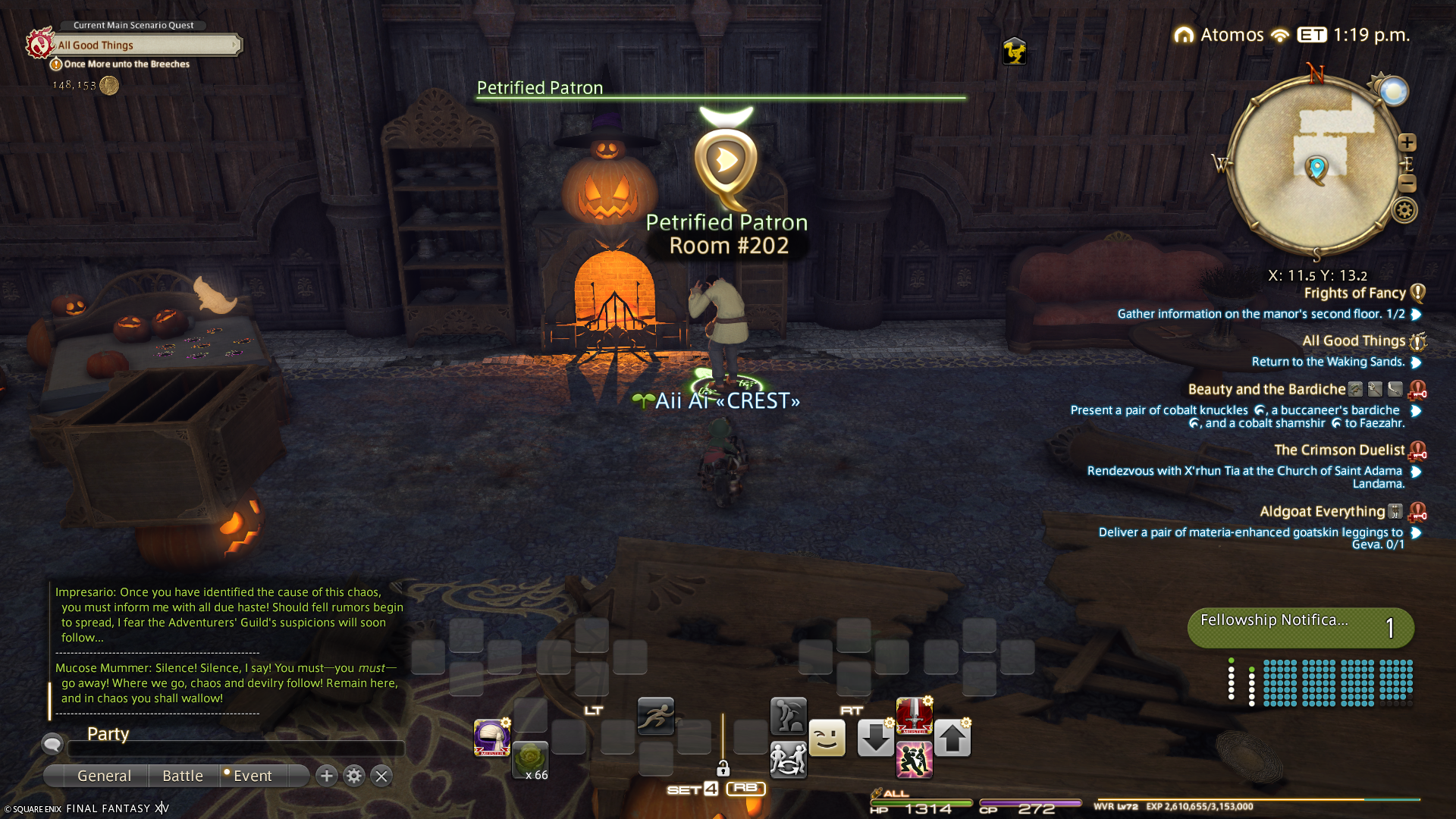Open The Crimson Duelist quest entry
This screenshot has width=1456, height=819.
(x=1339, y=450)
